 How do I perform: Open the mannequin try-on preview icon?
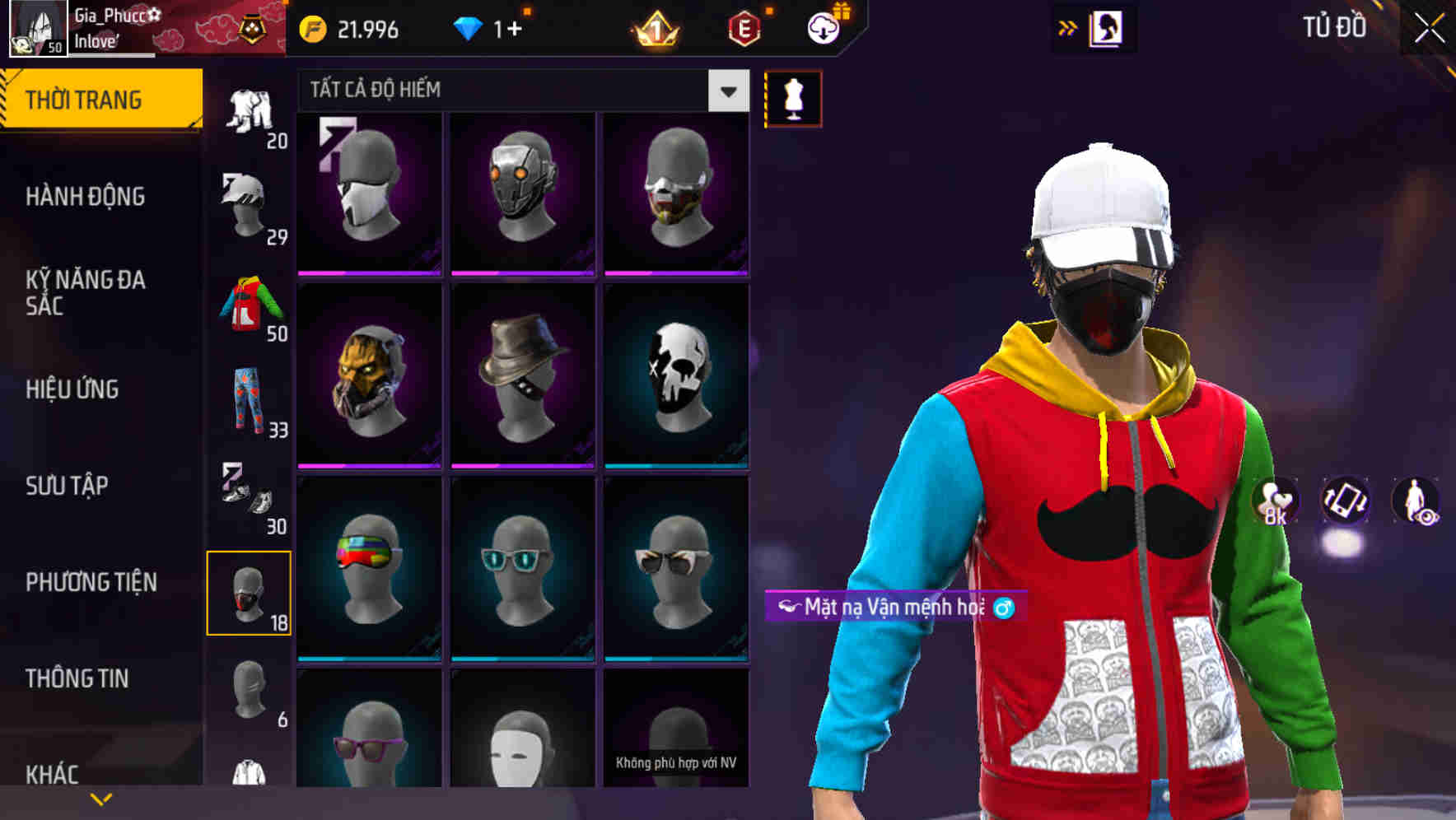point(792,98)
